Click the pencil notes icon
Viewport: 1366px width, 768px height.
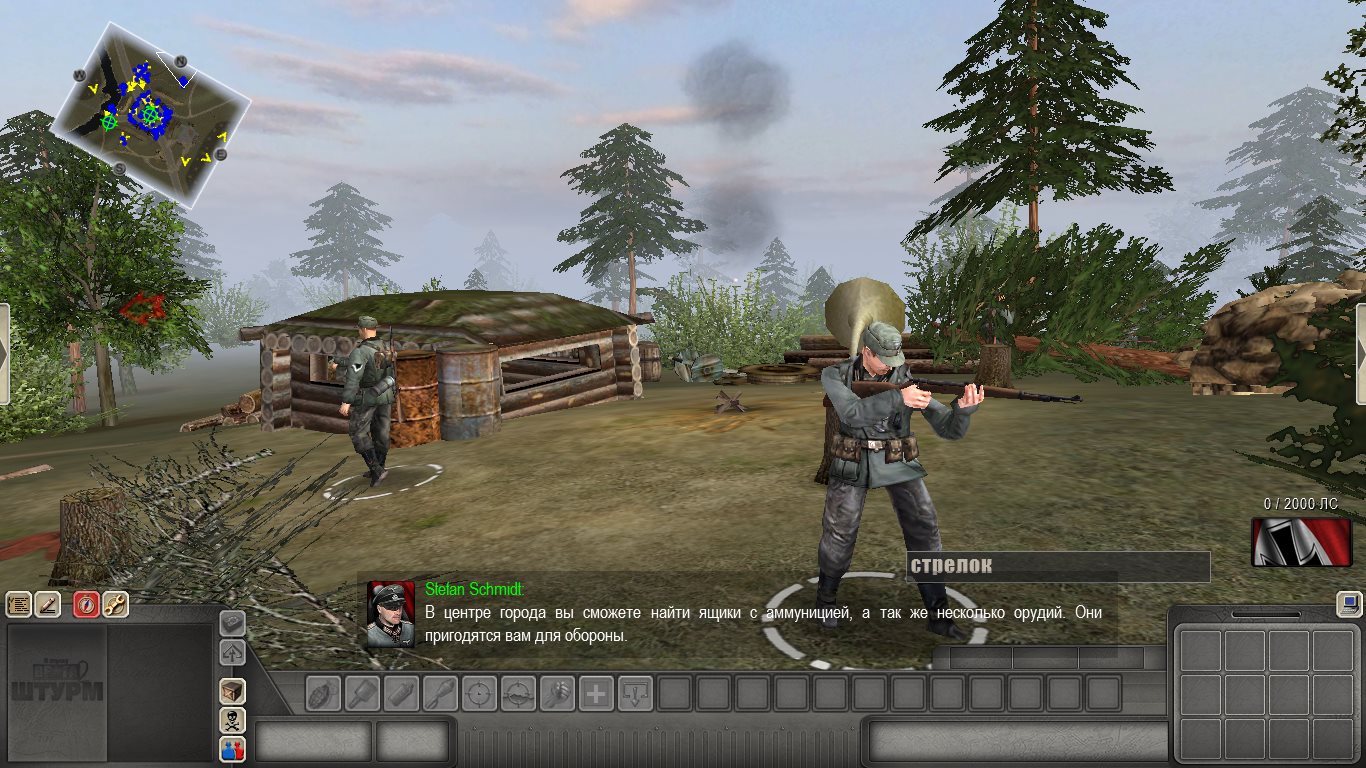[48, 604]
